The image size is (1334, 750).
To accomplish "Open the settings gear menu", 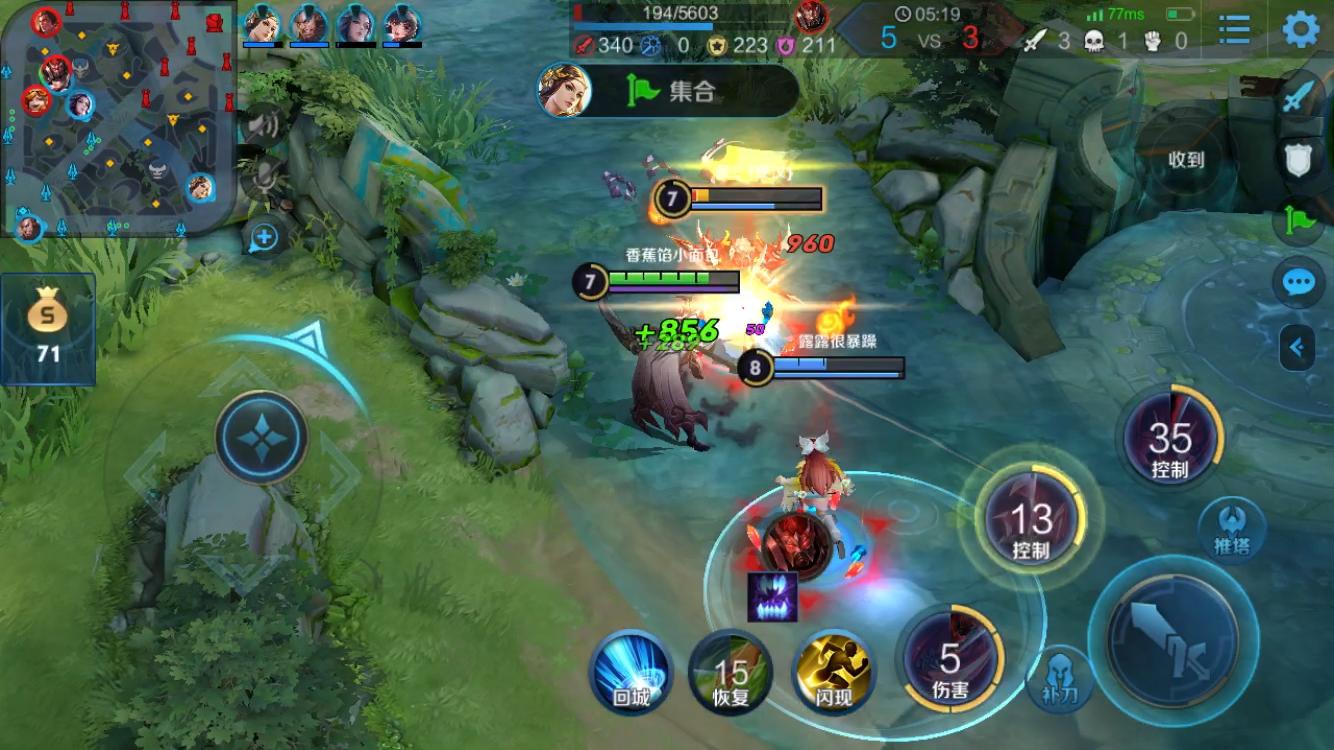I will [1300, 29].
